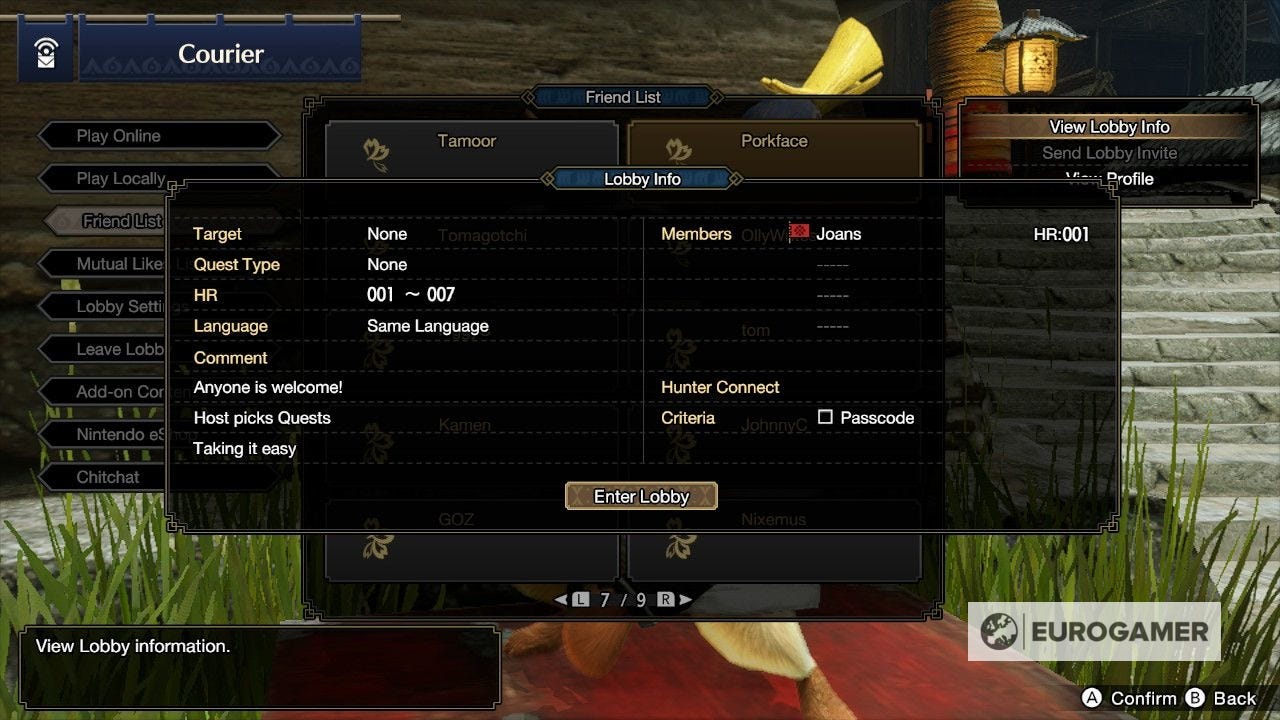Click the right arrow to view next page
This screenshot has height=720, width=1280.
point(687,600)
